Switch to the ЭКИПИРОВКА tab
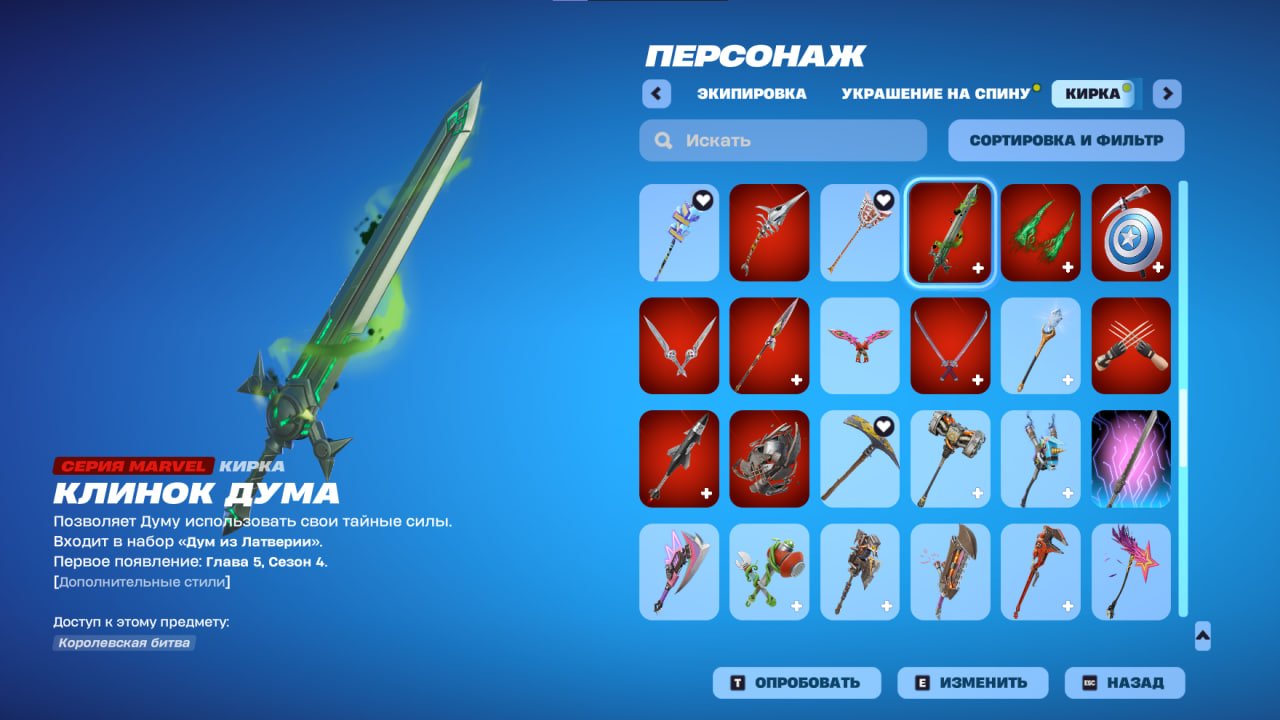Screen dimensions: 1280x720 753,93
